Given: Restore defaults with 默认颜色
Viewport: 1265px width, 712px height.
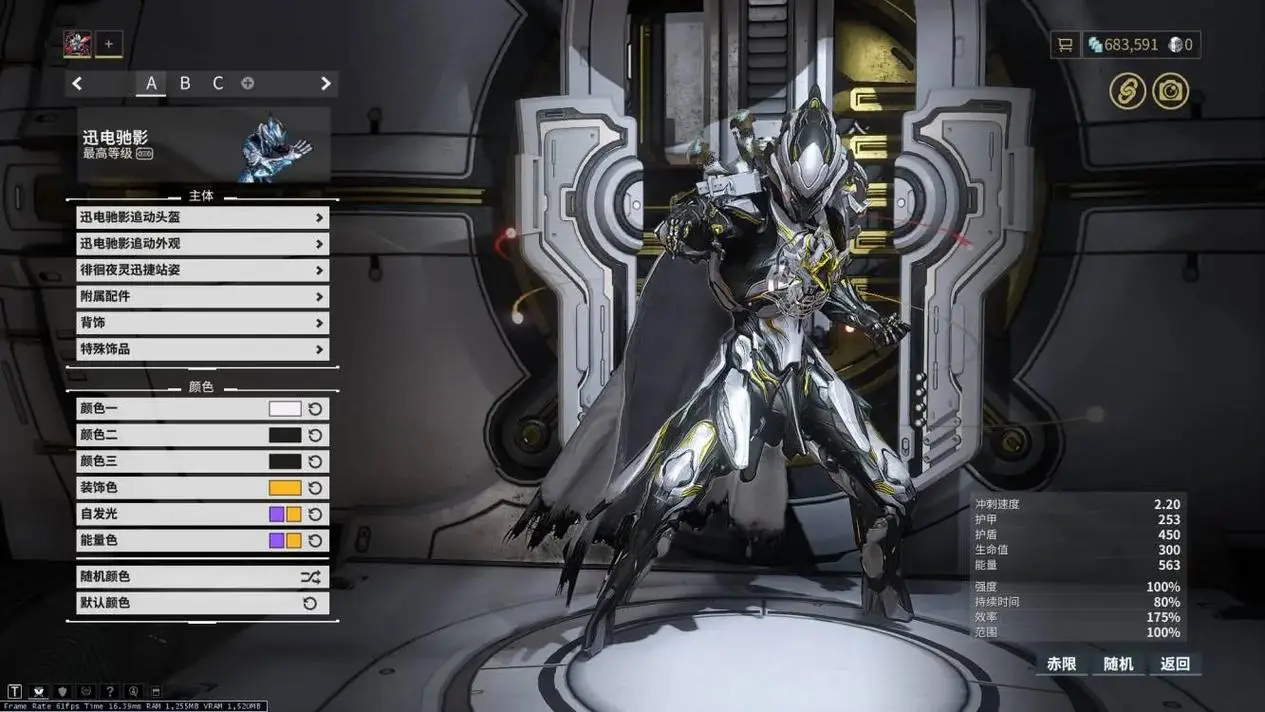Looking at the screenshot, I should pos(202,603).
